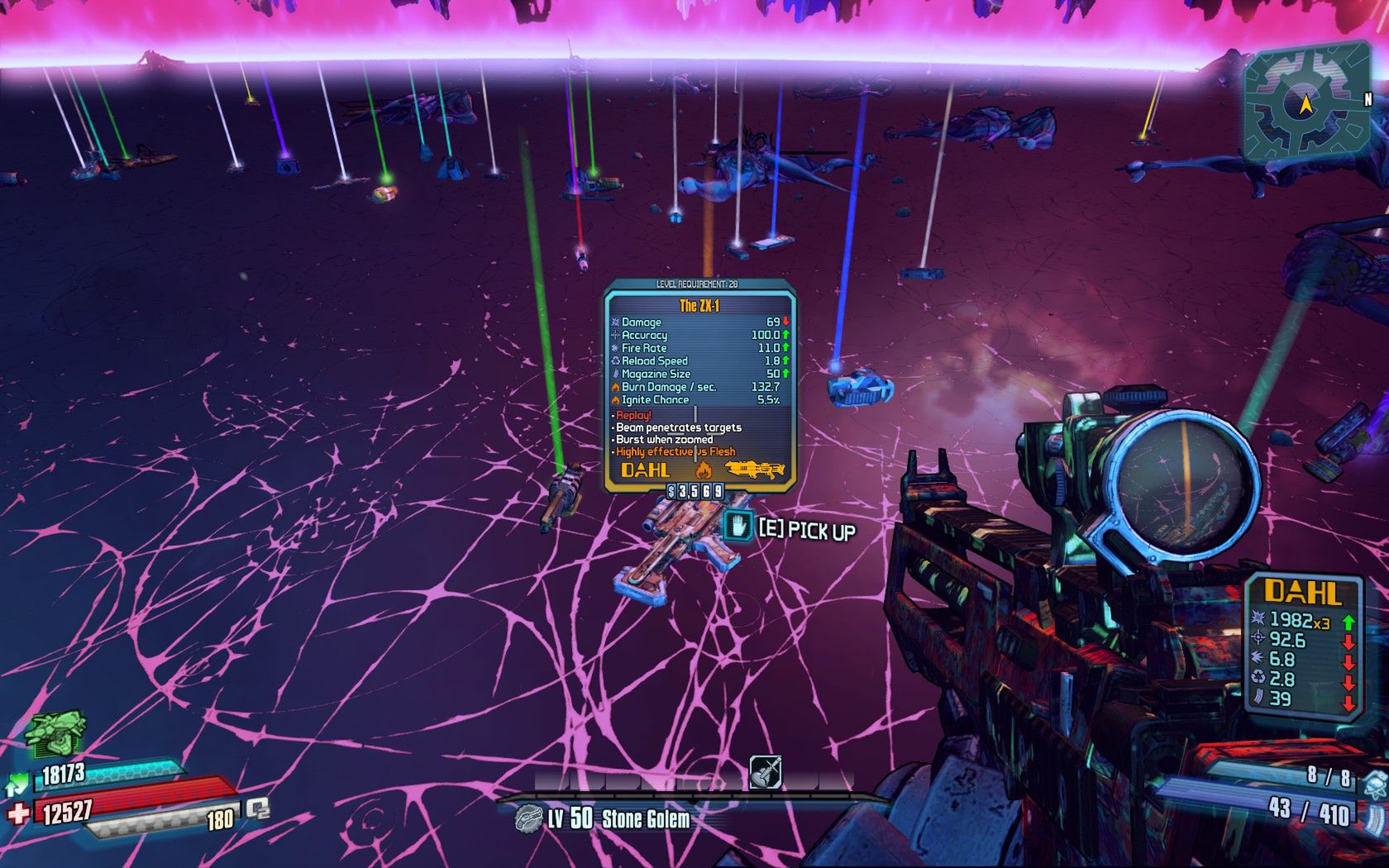The width and height of the screenshot is (1389, 868).
Task: Click the equipped DAHL weapon comparison card
Action: (x=1303, y=645)
